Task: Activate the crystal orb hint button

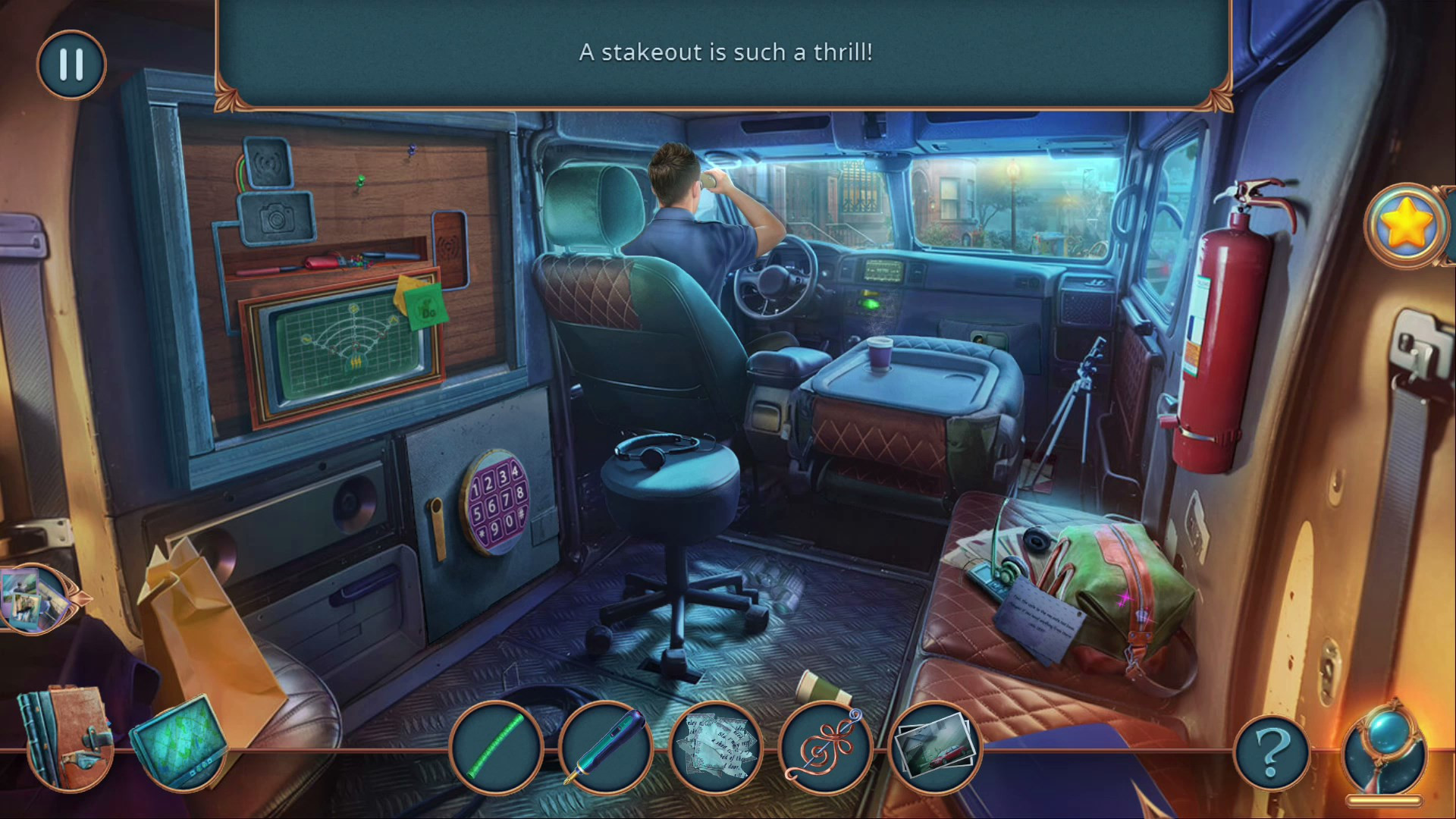Action: (x=1385, y=751)
